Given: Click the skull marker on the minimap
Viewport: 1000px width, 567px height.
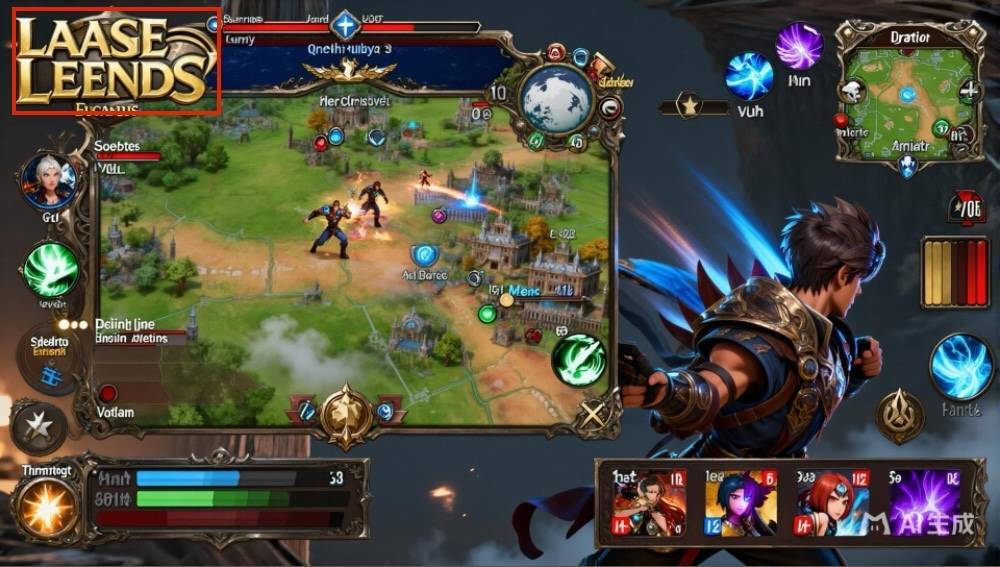Looking at the screenshot, I should [x=852, y=92].
